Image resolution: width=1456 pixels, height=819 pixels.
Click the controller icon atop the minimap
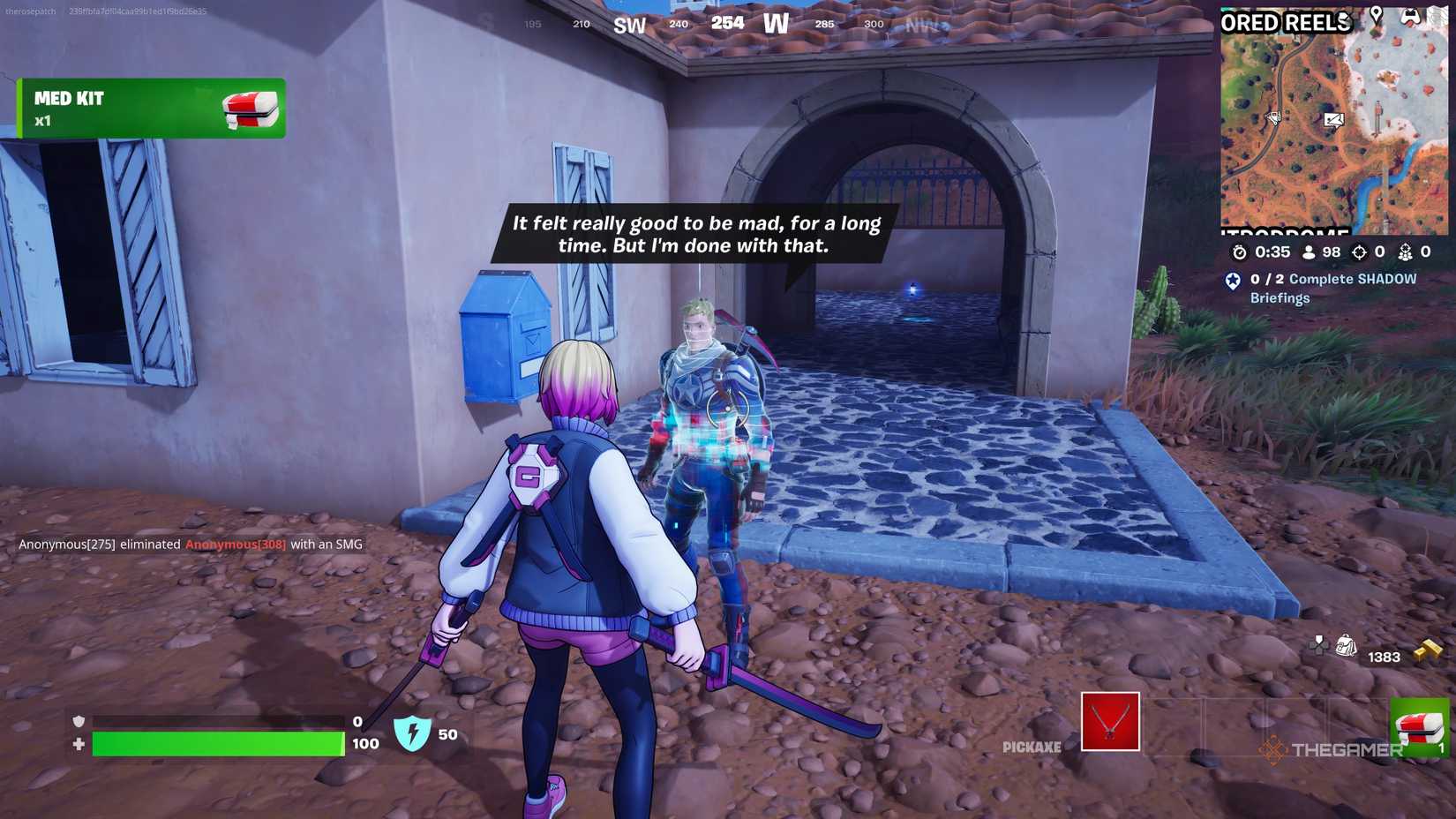point(1410,15)
